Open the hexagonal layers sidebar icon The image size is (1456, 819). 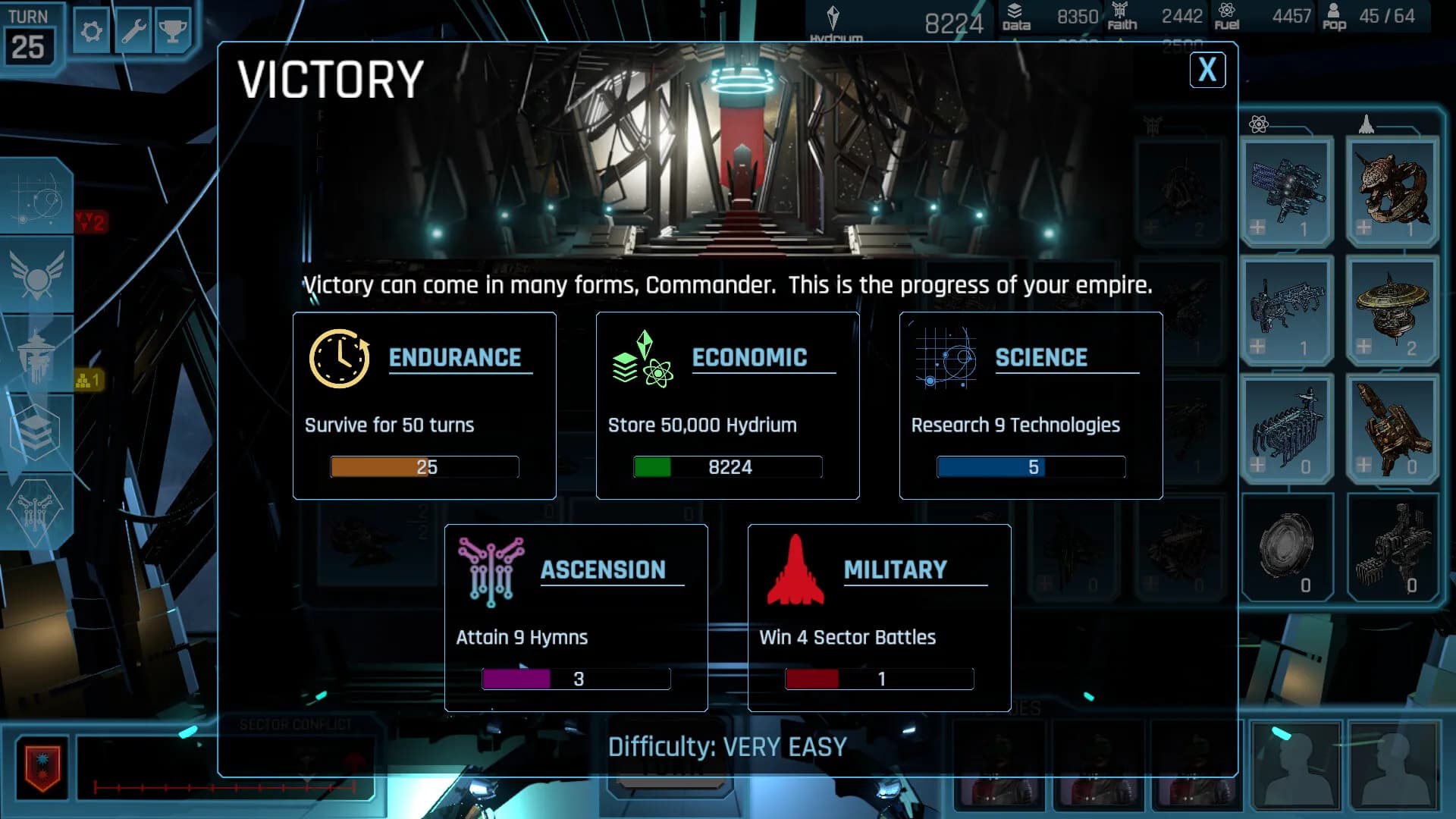[36, 425]
